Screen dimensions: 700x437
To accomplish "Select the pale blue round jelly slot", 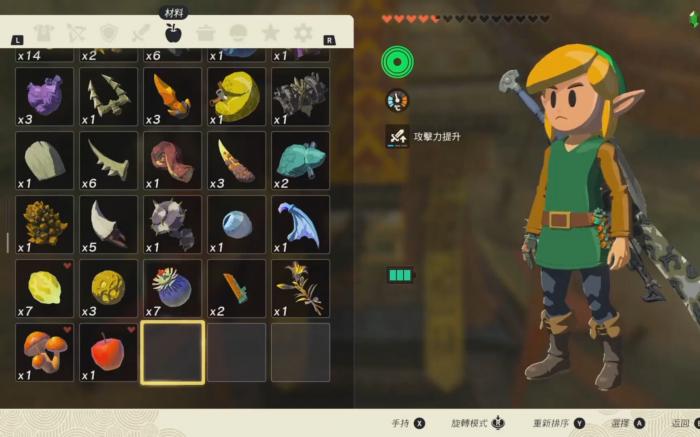I will [x=236, y=224].
